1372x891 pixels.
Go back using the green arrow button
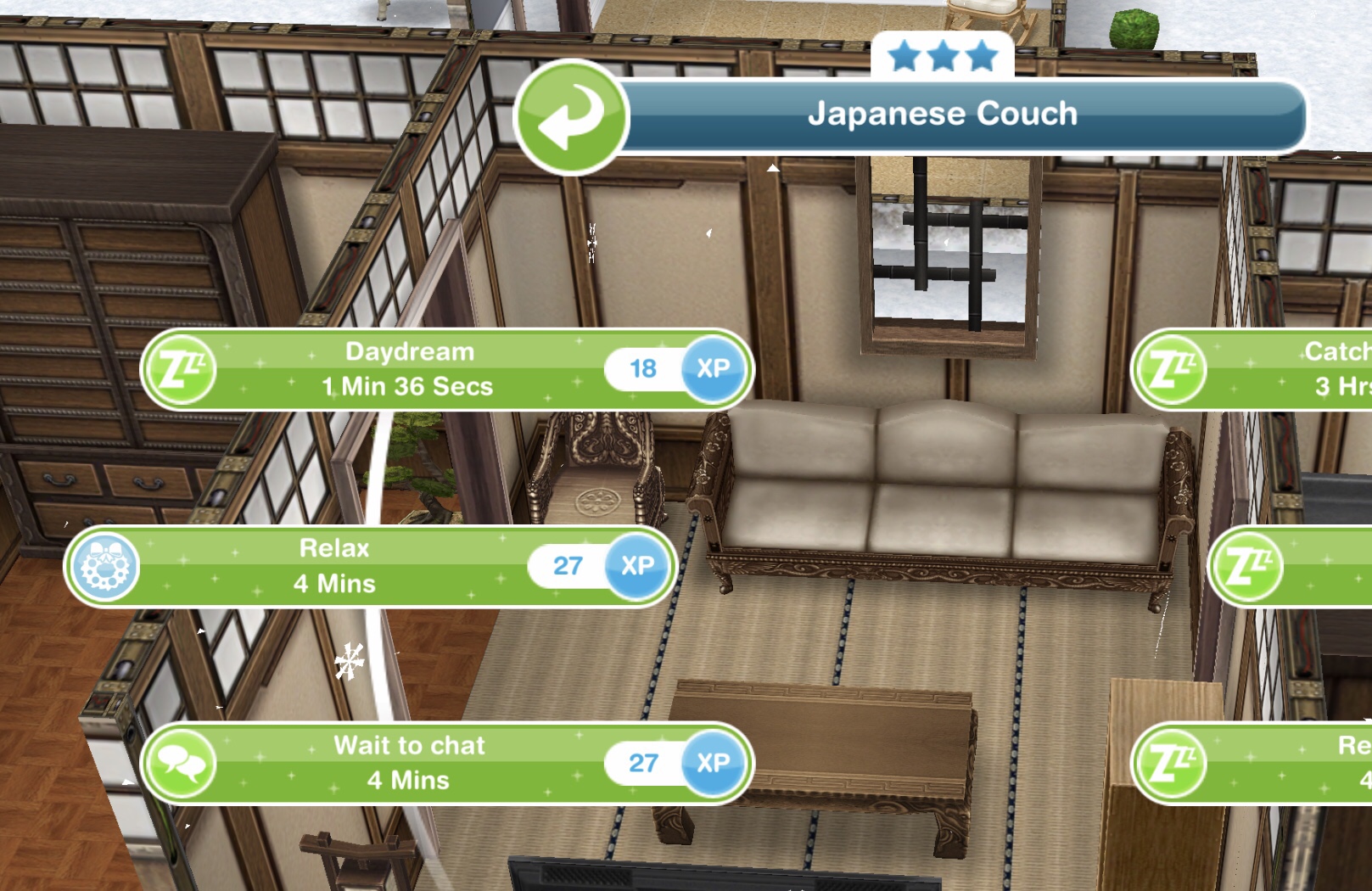[571, 116]
